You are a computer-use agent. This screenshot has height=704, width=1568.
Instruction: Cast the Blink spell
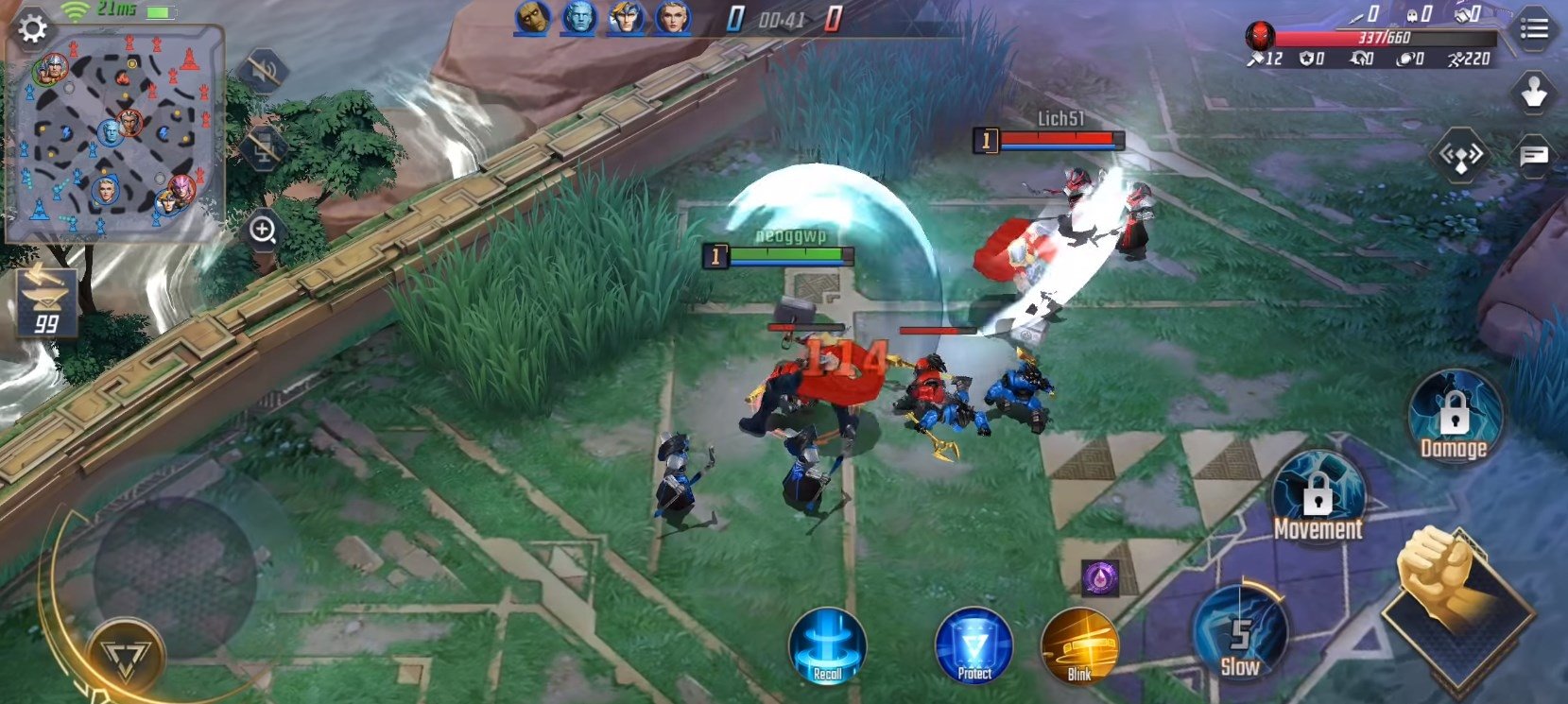click(1079, 646)
